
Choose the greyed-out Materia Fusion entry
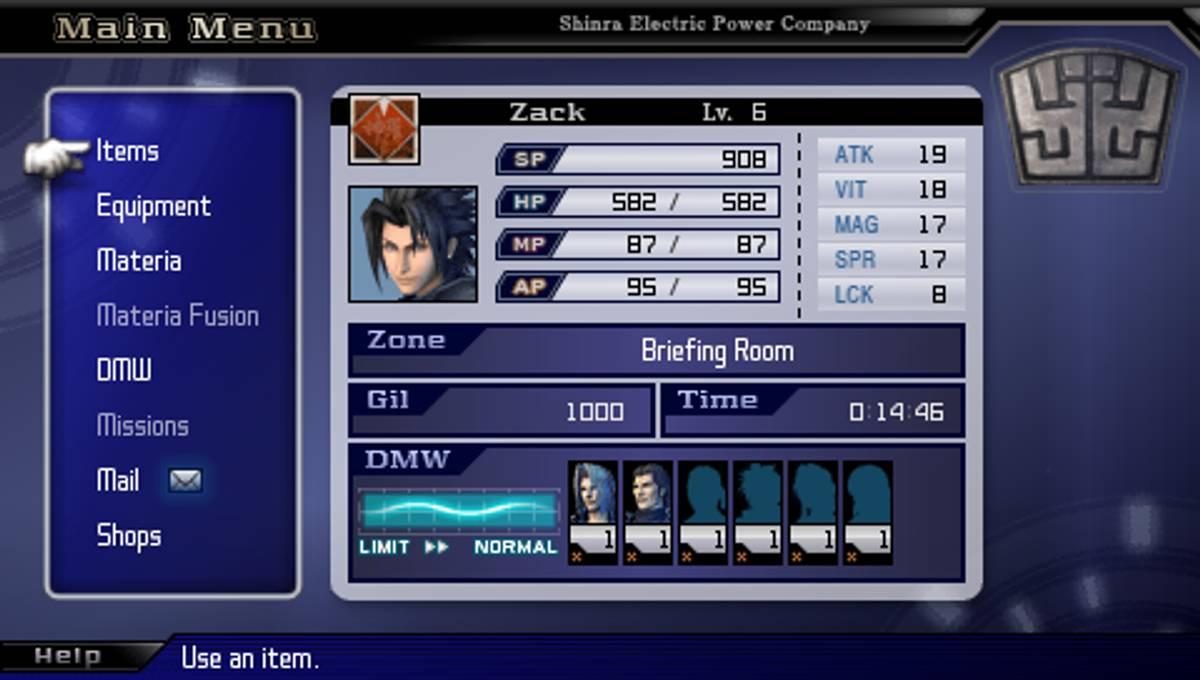[x=177, y=317]
